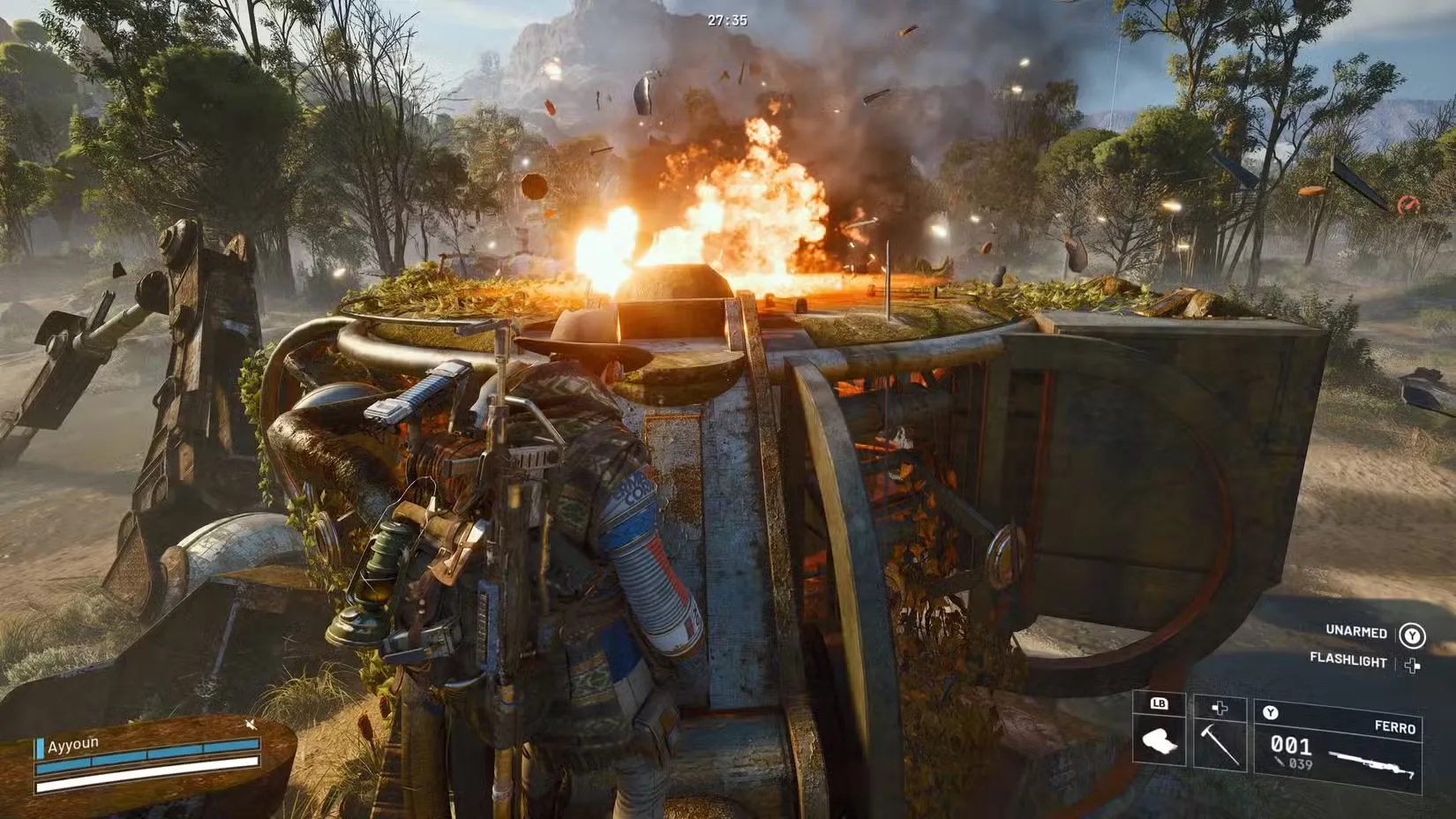This screenshot has height=819, width=1456.
Task: Click the FLASHLIGHT text label
Action: coord(1348,660)
